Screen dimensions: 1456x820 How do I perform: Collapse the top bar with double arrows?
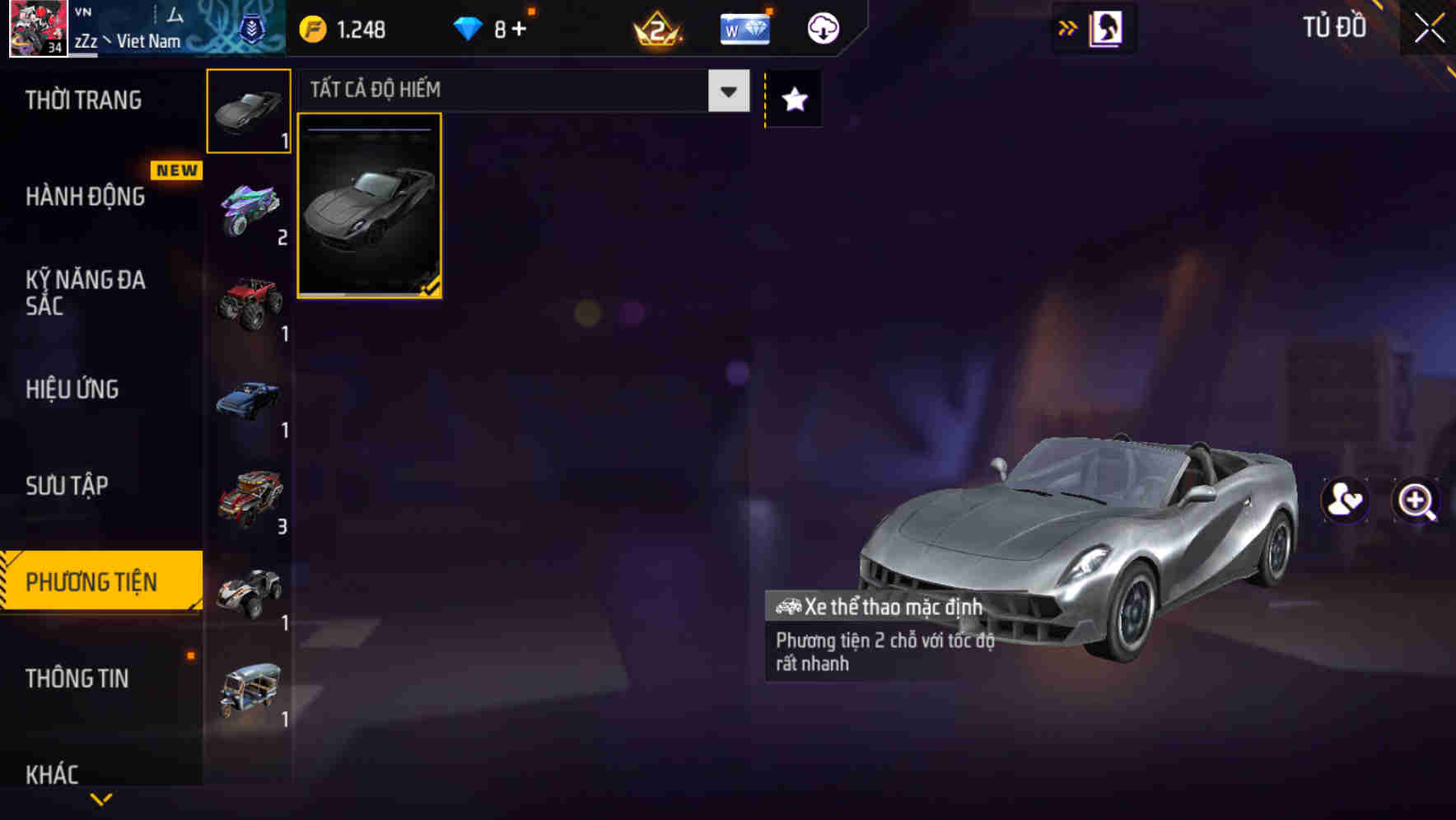point(1068,27)
